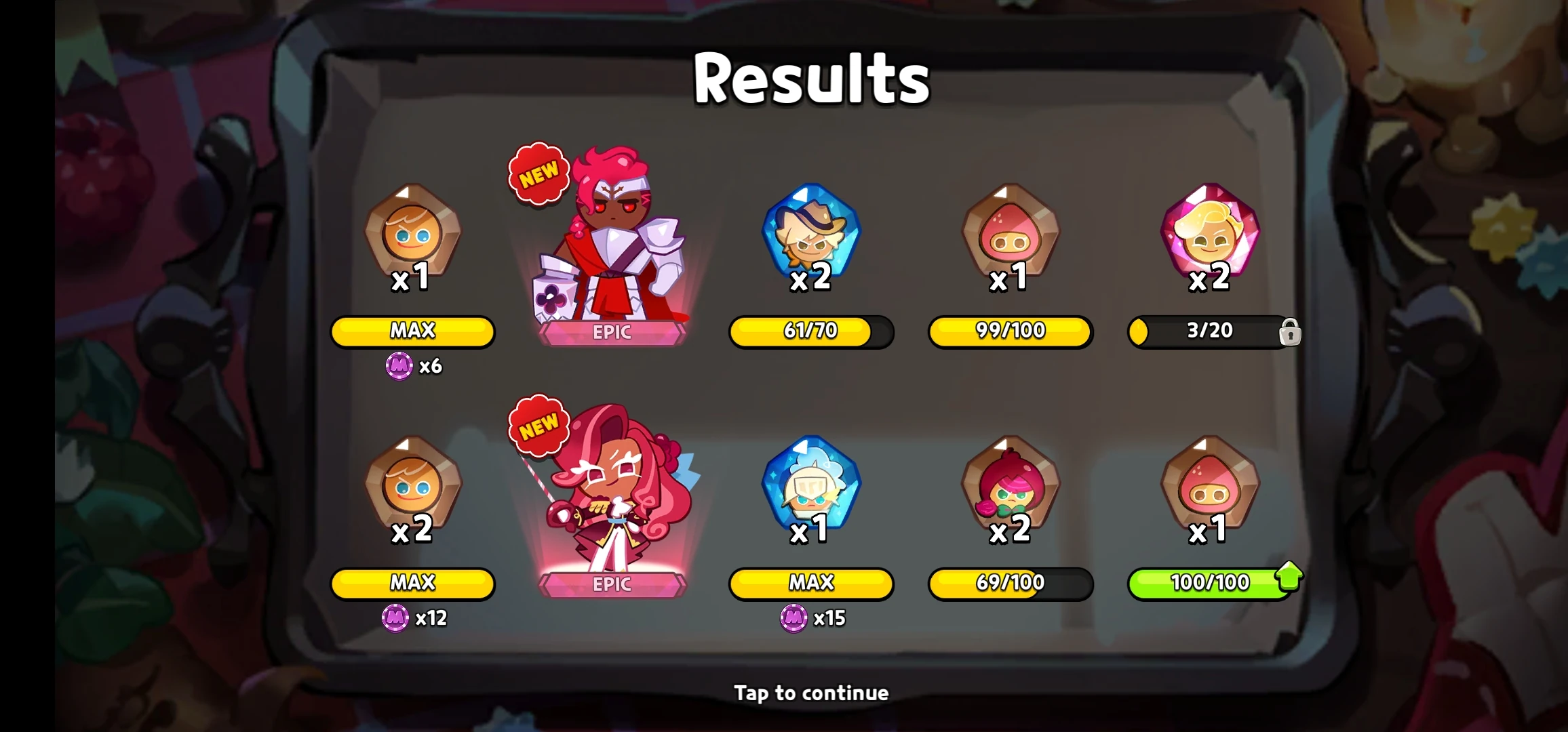Tap the Strawberry soul stone at 100/100

click(1211, 488)
